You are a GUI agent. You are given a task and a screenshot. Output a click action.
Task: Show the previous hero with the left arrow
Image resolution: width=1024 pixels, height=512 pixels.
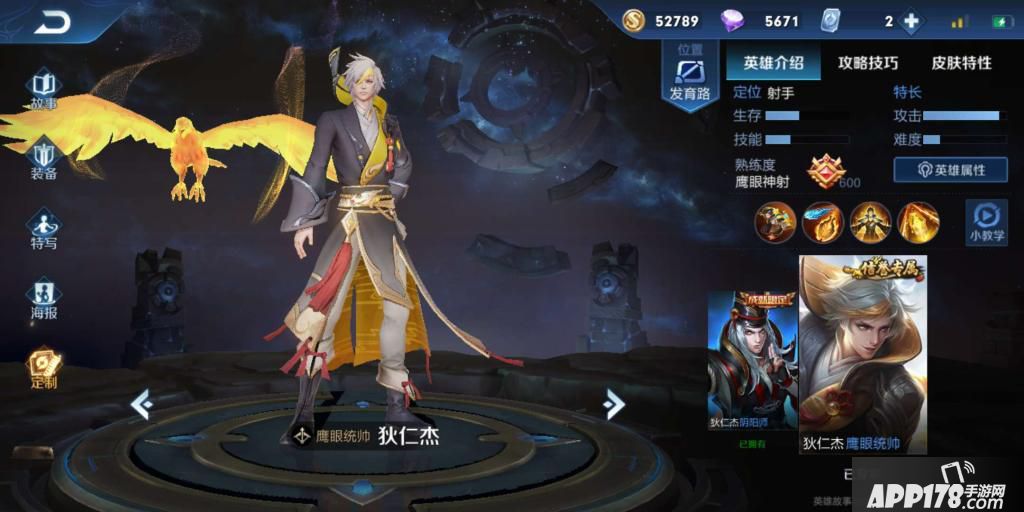coord(142,403)
